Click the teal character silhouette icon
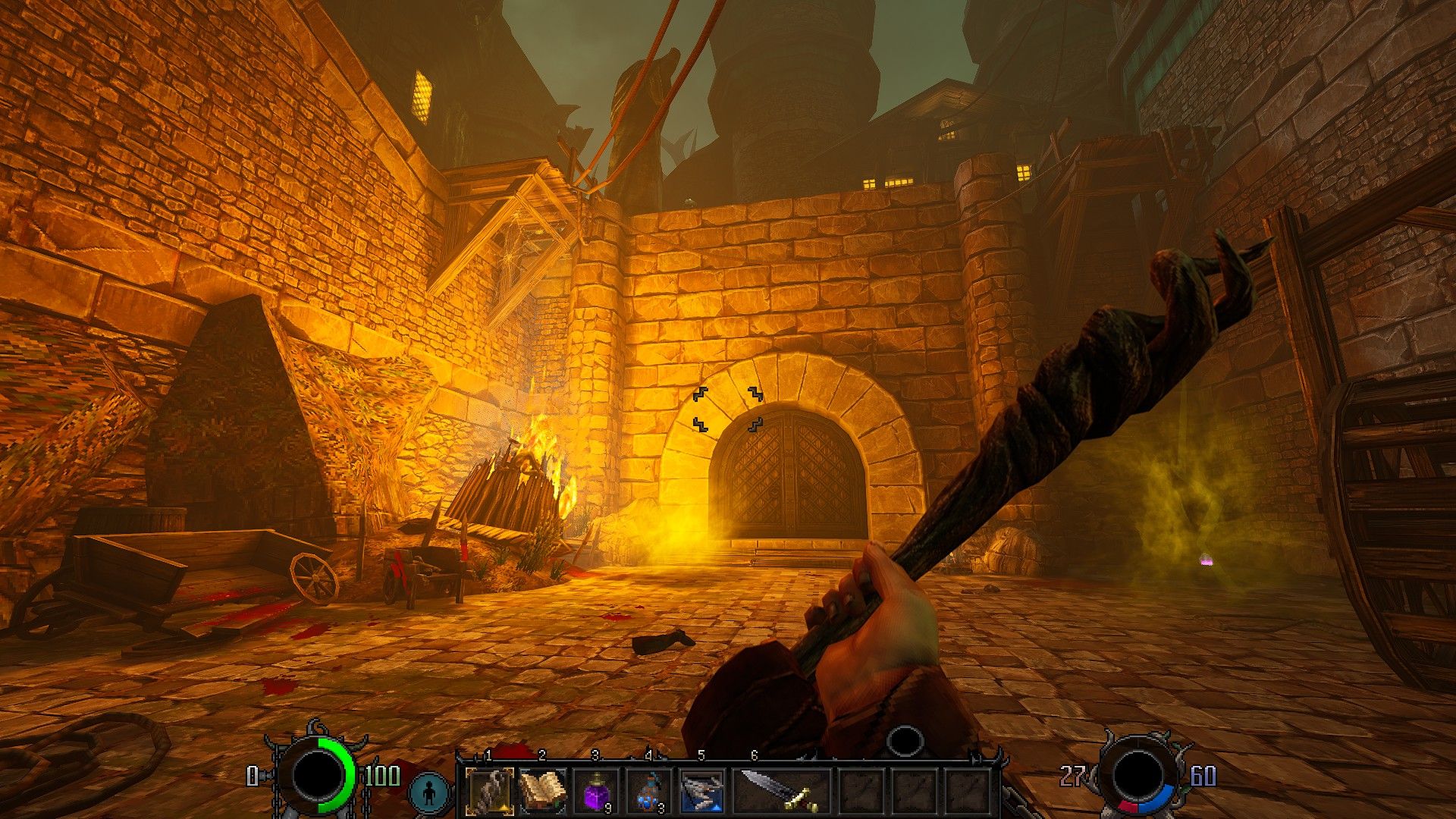This screenshot has height=819, width=1456. tap(431, 793)
